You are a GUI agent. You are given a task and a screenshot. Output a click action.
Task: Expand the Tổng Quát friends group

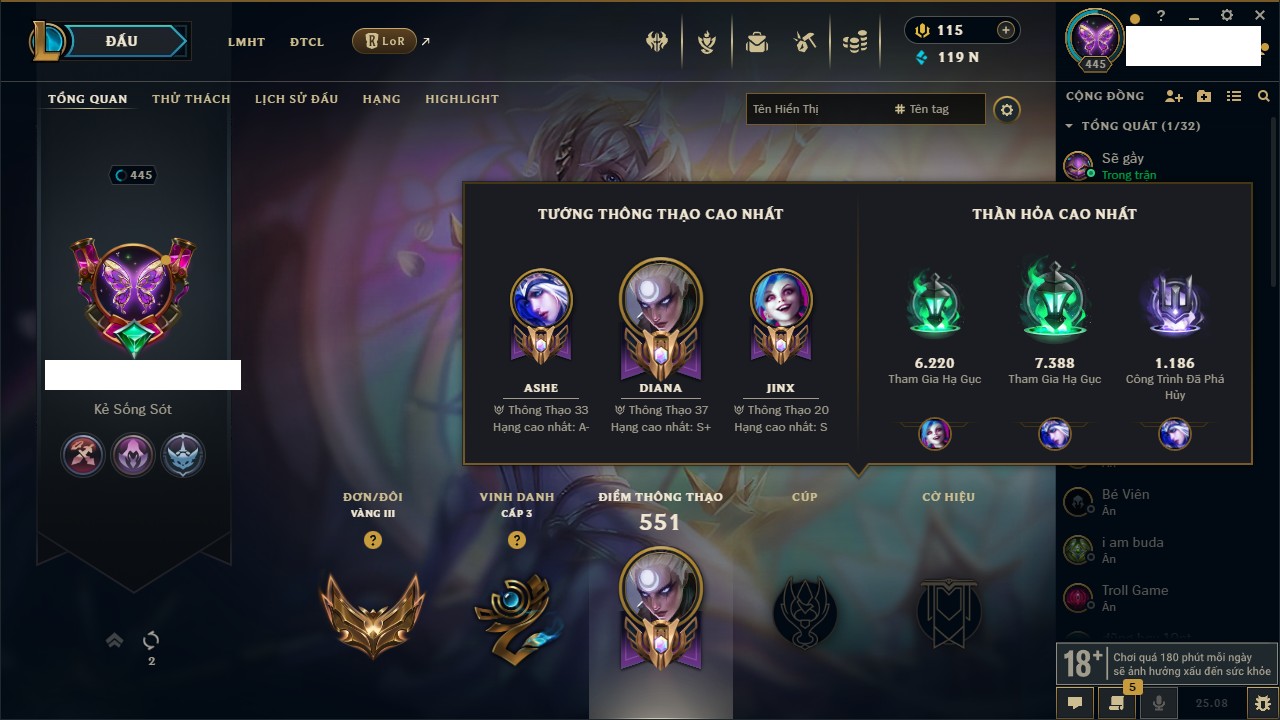(1069, 126)
